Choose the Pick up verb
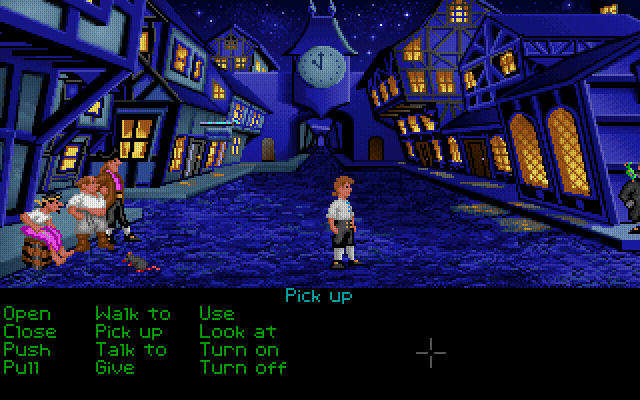640x400 pixels. 129,331
